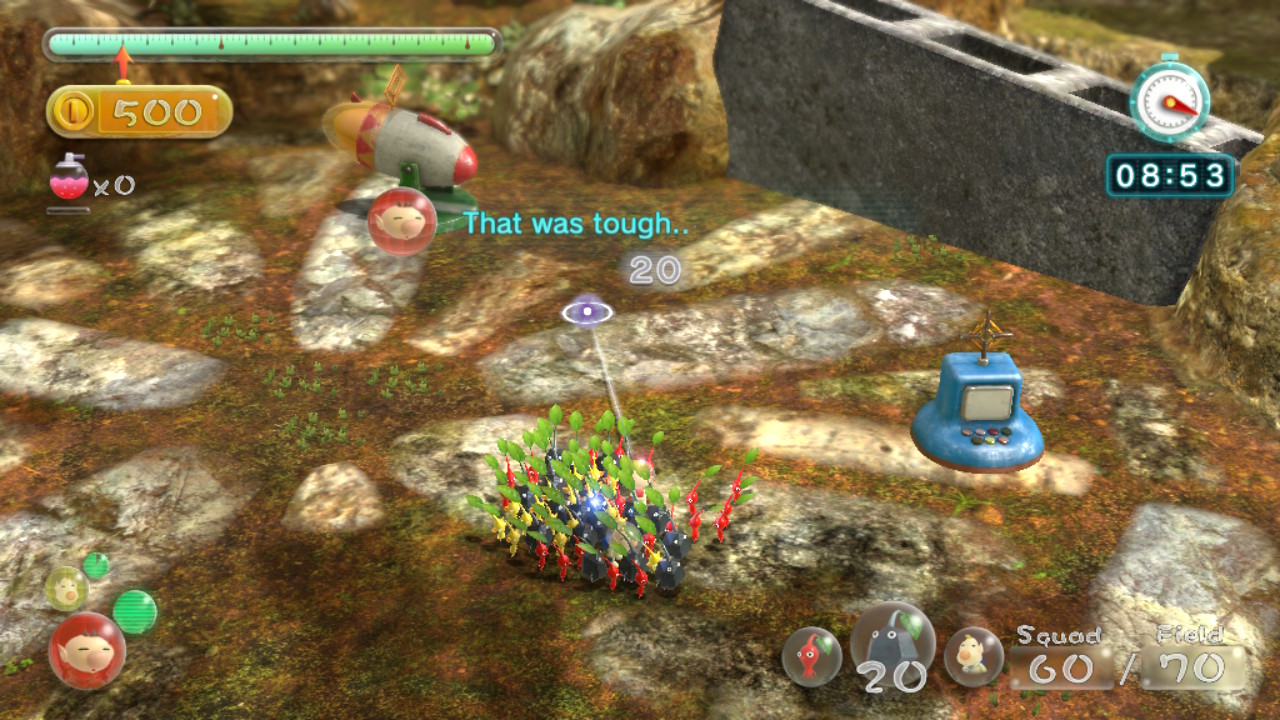
Task: Click the large red active leader portrait
Action: click(x=87, y=650)
